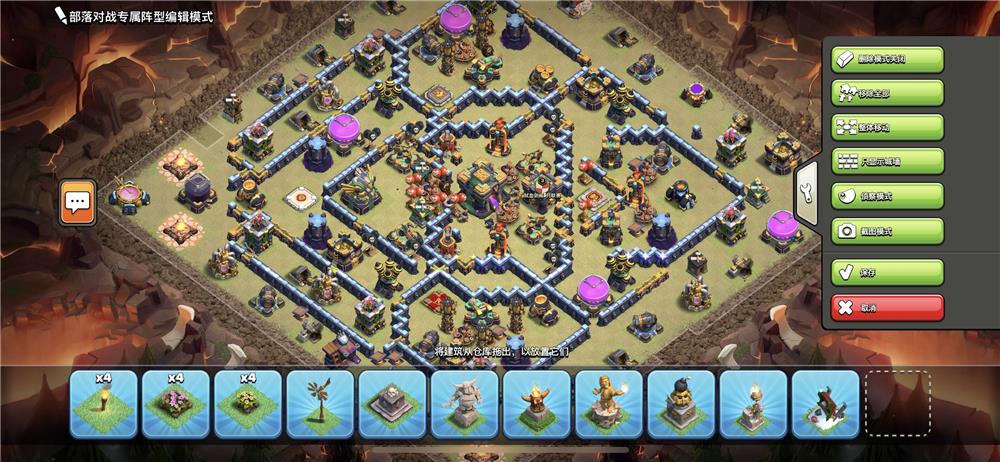Select the last filled slot with red-green decoration
The image size is (1000, 462).
[826, 403]
